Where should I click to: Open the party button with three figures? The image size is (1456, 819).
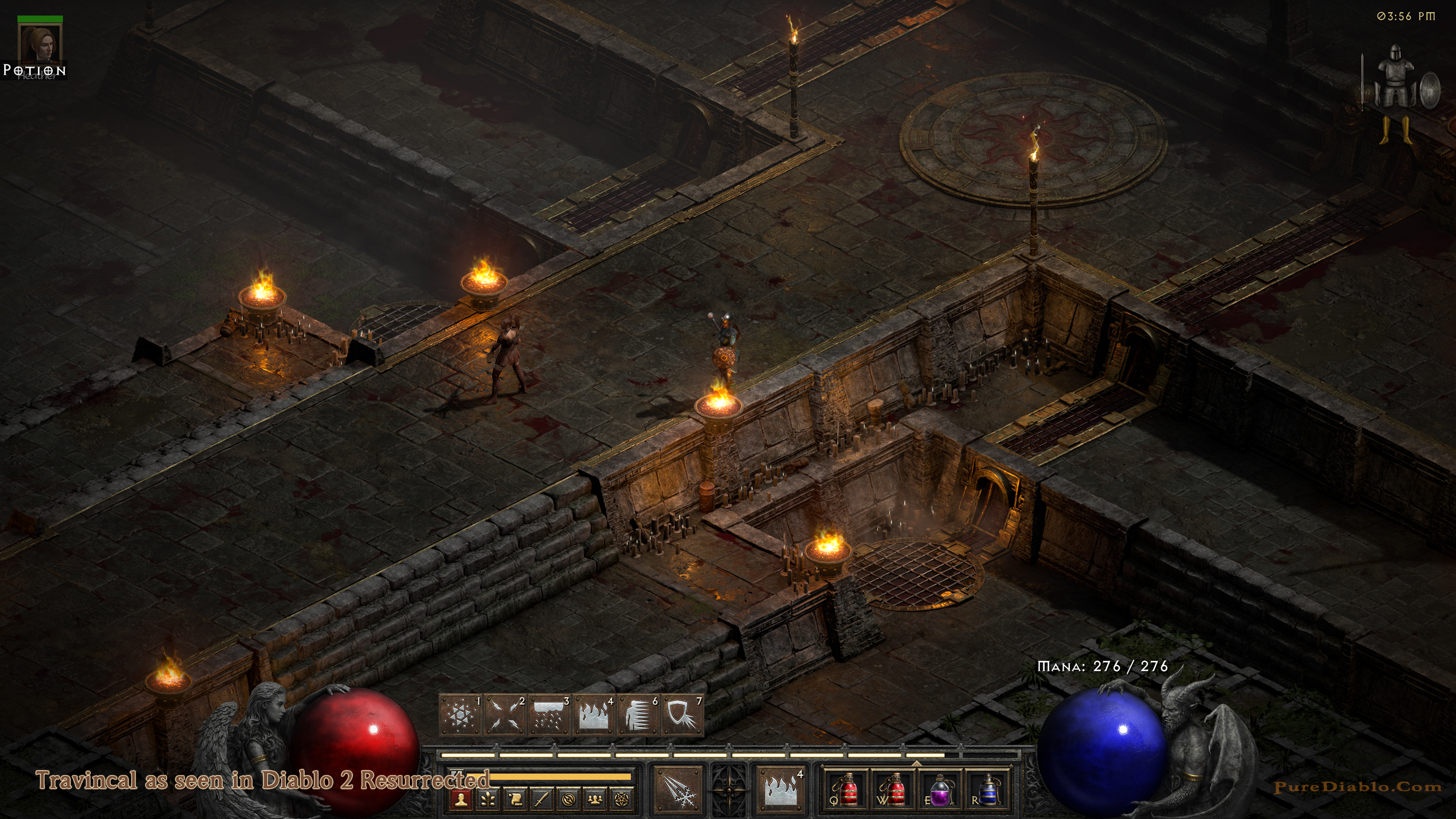click(595, 799)
